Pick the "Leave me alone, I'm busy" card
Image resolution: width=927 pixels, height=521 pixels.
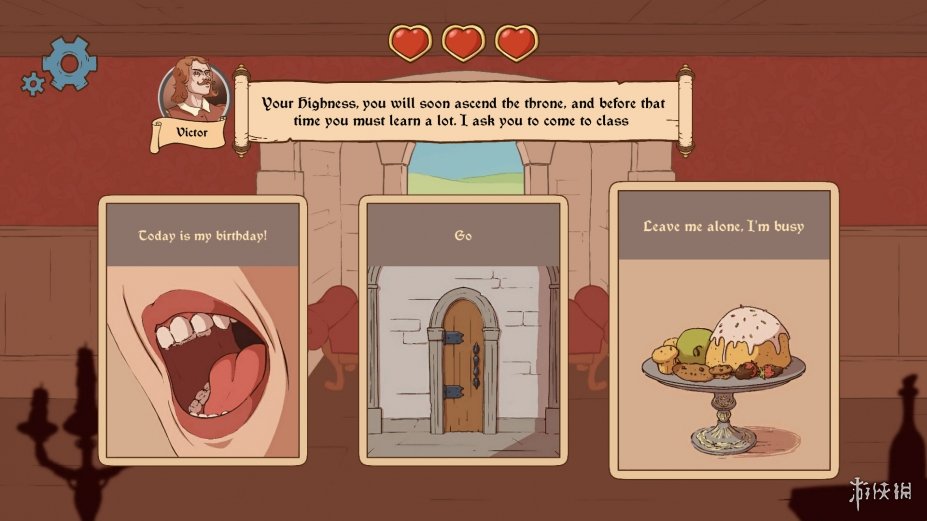point(723,330)
